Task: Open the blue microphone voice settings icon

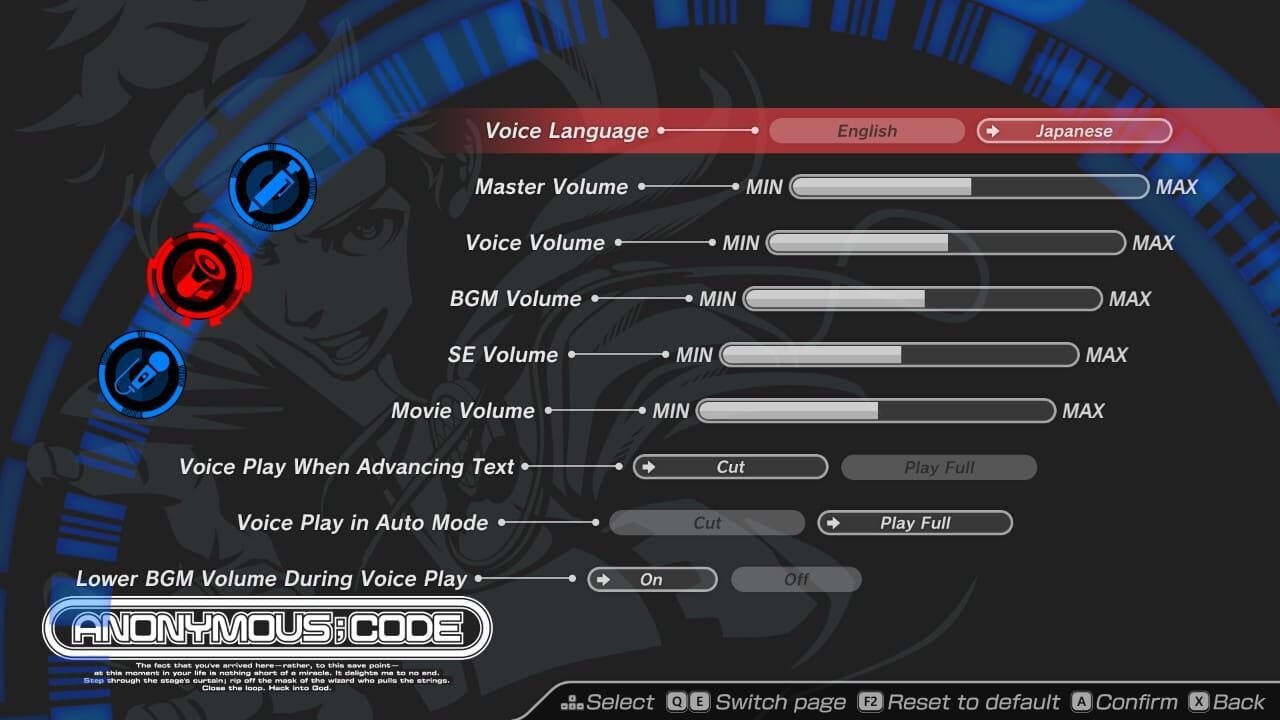Action: (x=140, y=373)
